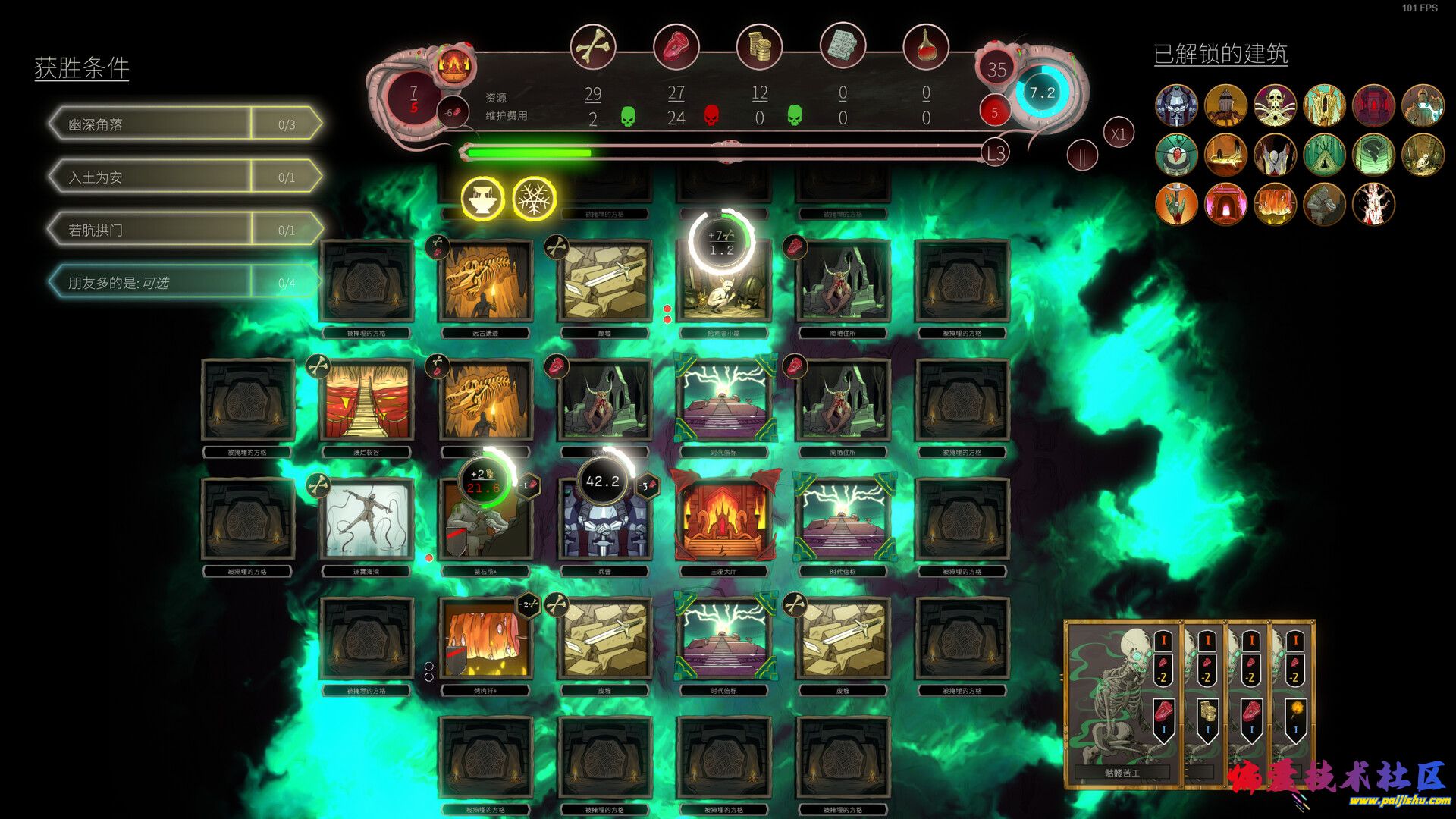Choose the green tornado unlocked building icon
The width and height of the screenshot is (1456, 819).
tap(1373, 155)
